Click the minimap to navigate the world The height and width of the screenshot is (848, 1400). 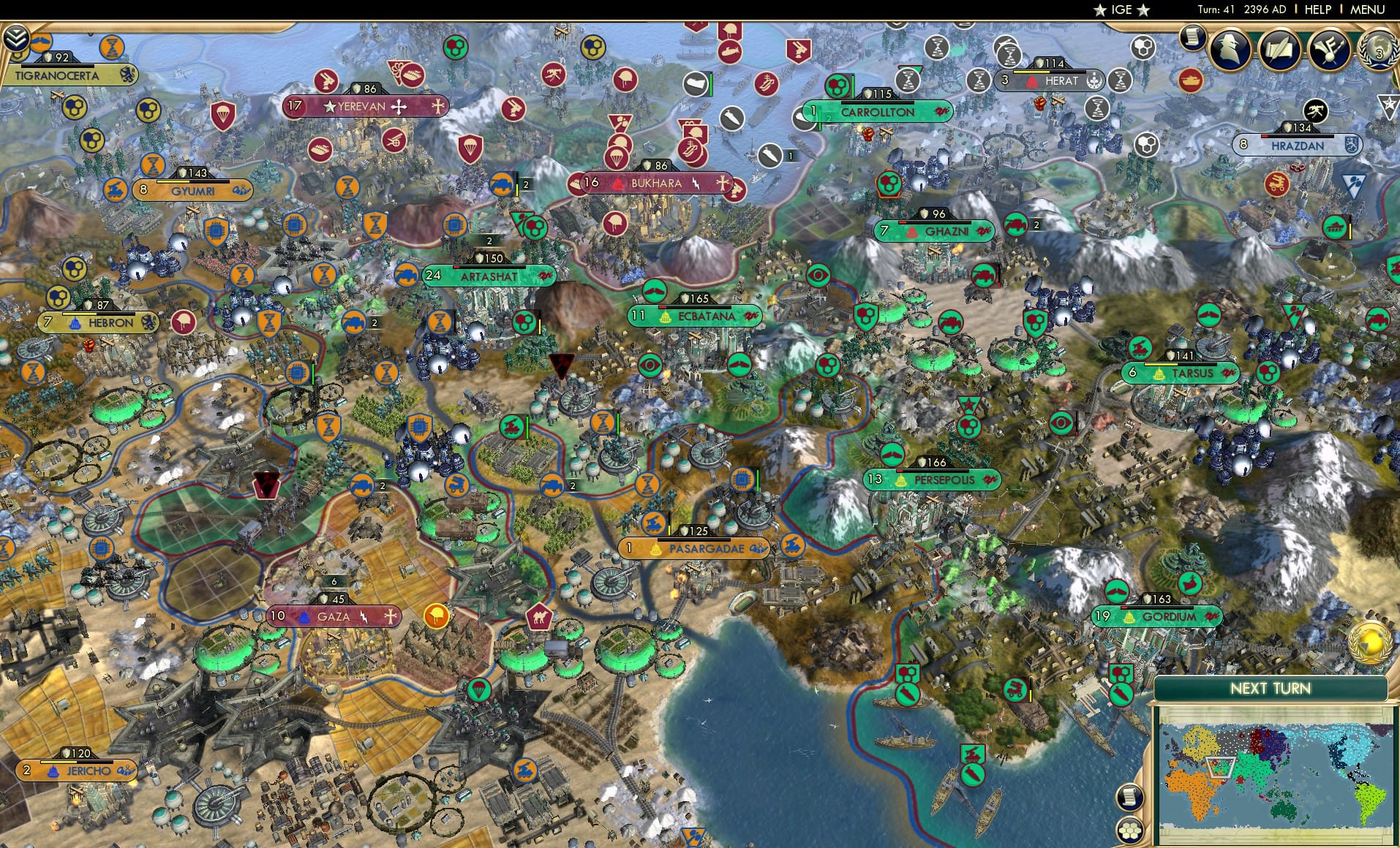[1275, 776]
